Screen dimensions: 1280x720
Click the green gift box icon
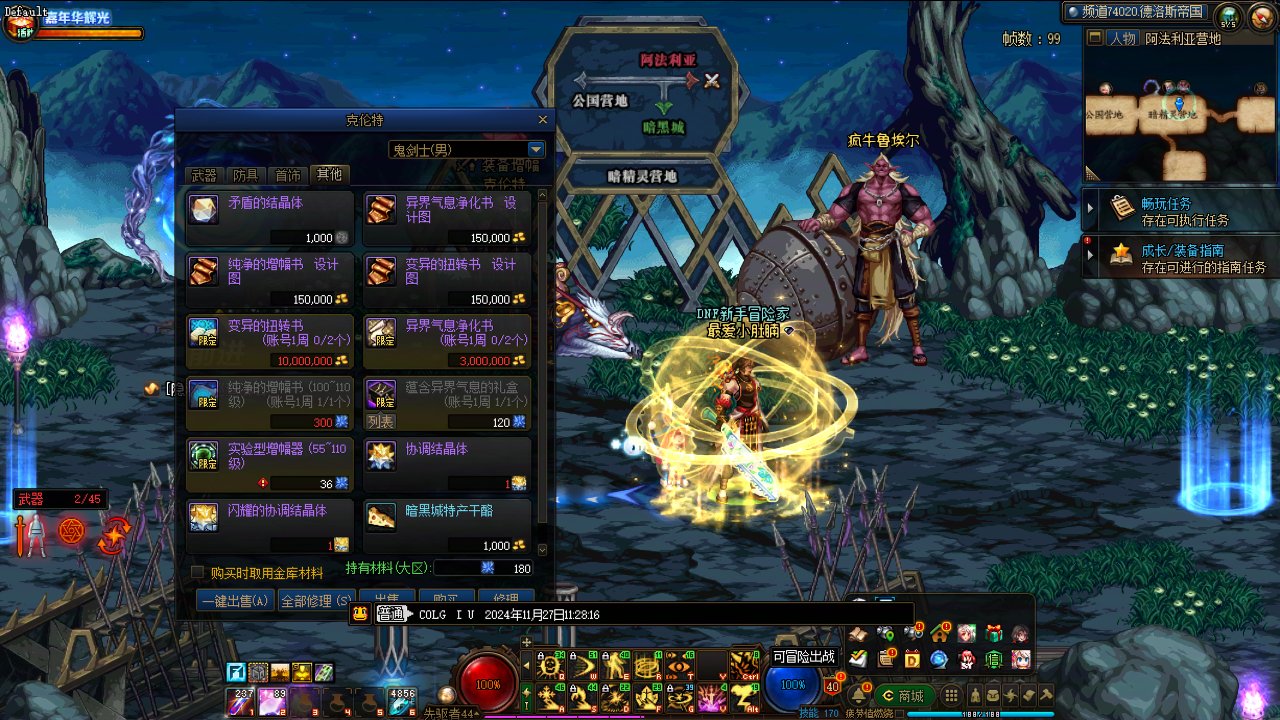[x=993, y=633]
